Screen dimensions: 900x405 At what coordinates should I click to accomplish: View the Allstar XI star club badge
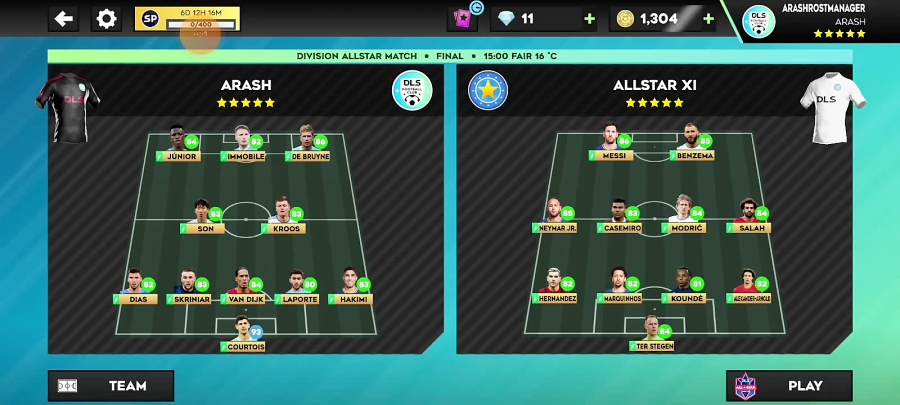(x=488, y=91)
